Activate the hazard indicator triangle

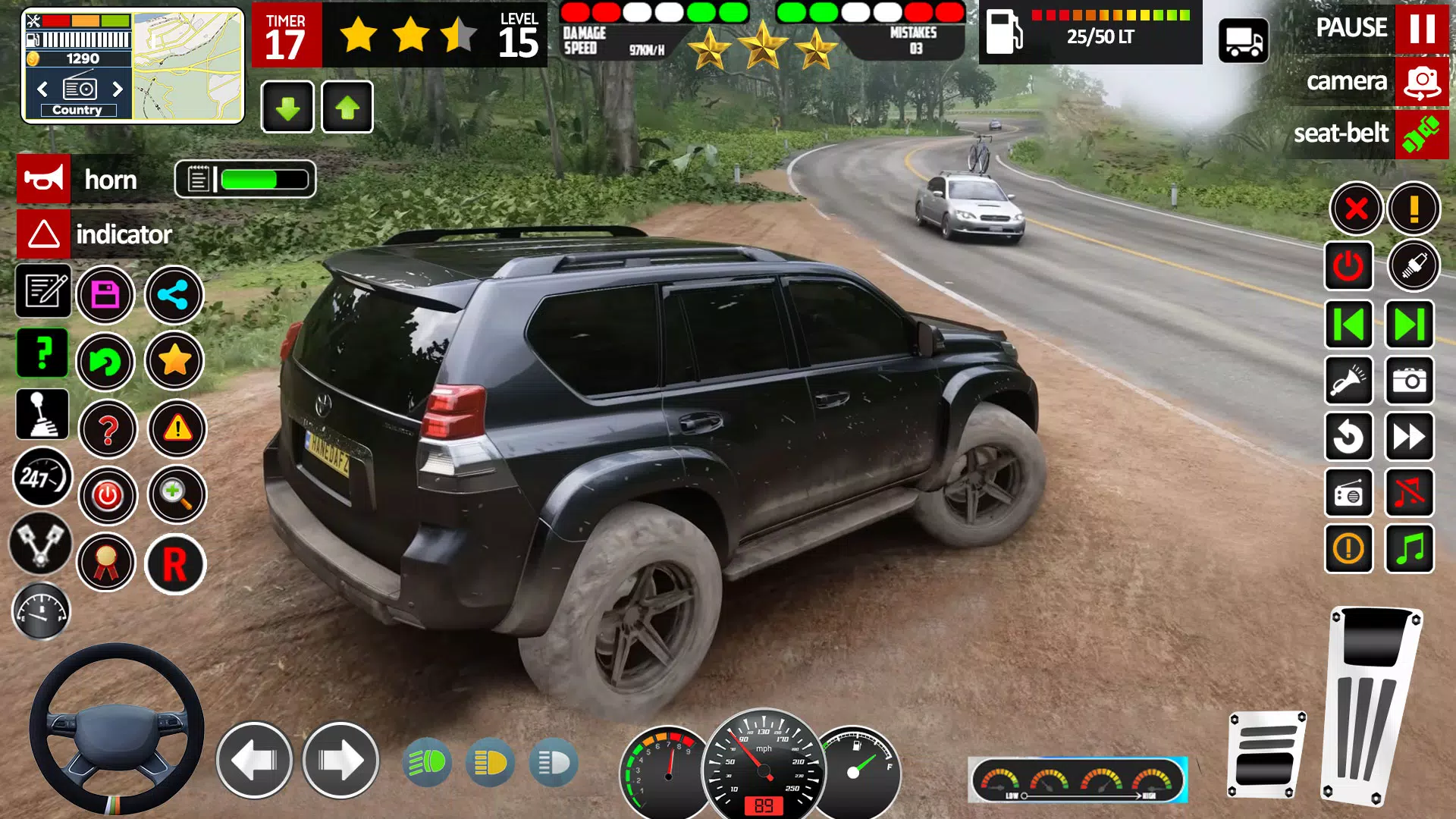pyautogui.click(x=44, y=234)
